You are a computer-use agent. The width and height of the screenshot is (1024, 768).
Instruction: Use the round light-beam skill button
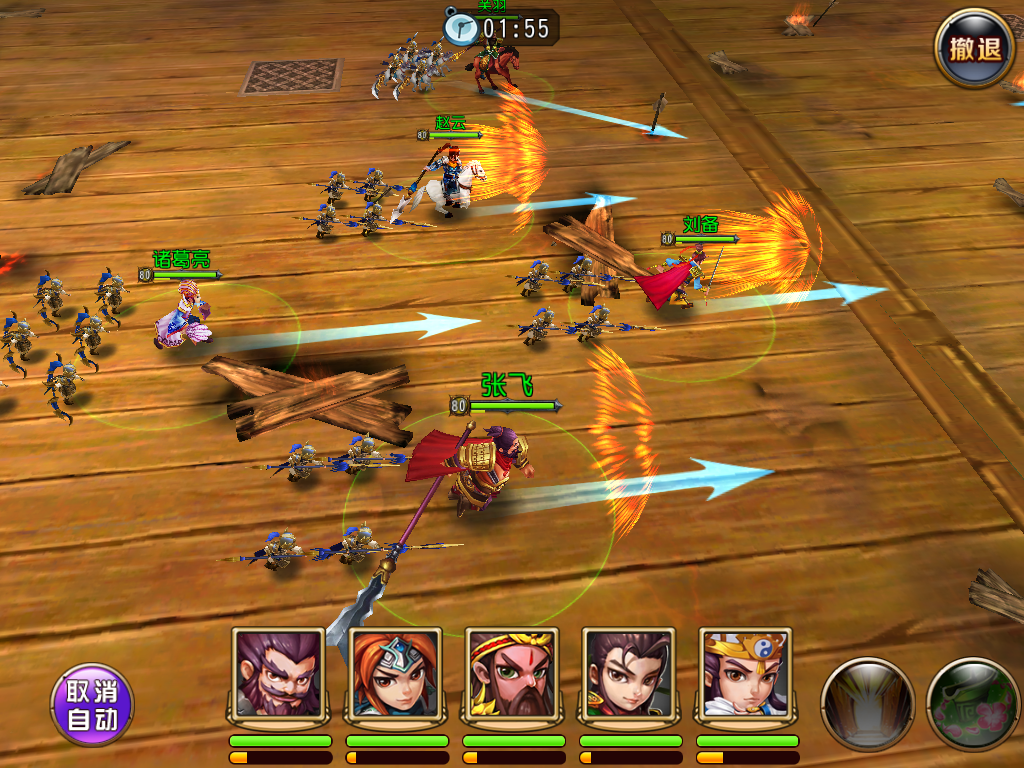(x=867, y=703)
